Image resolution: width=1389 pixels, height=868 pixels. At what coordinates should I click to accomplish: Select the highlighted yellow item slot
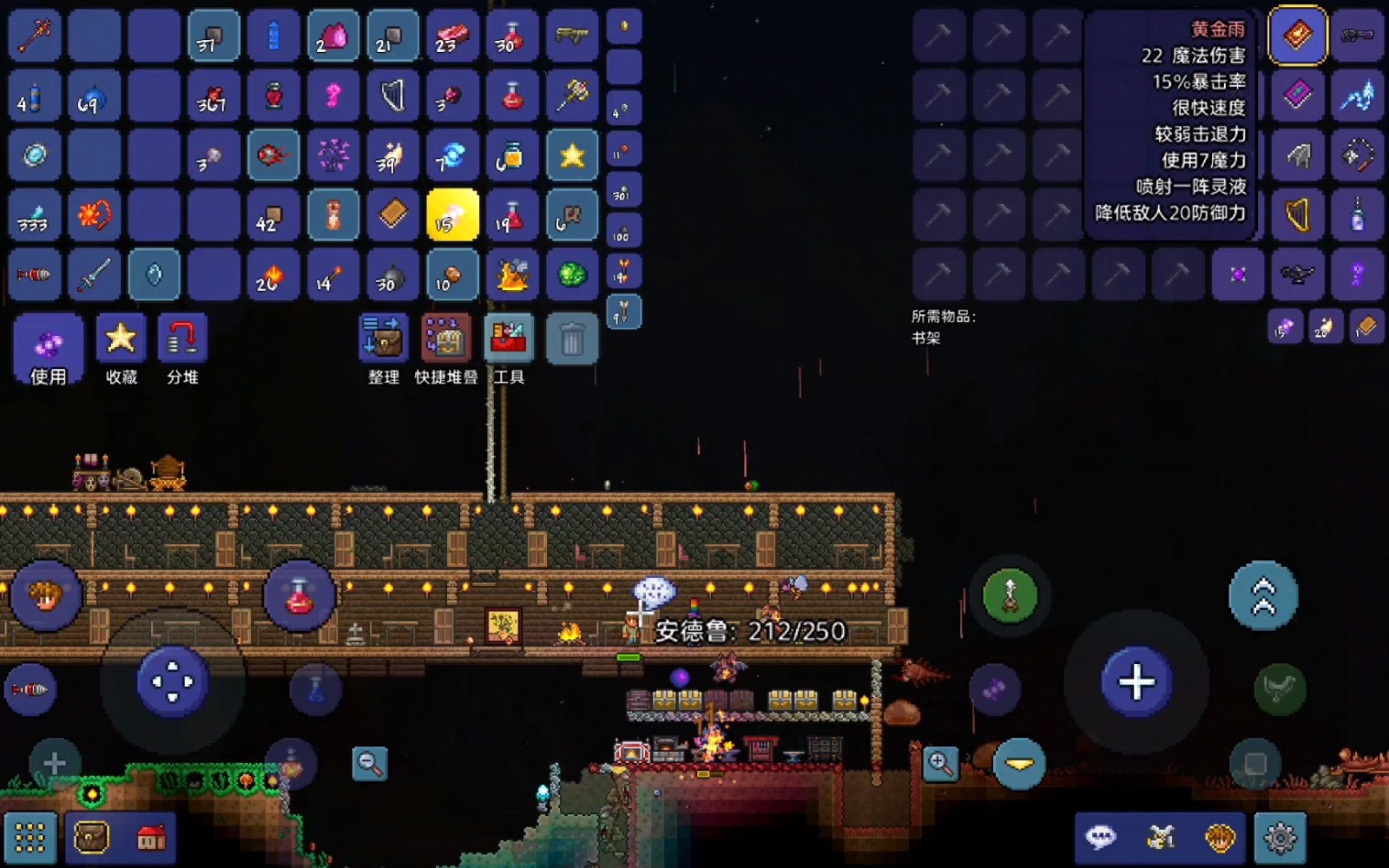(x=452, y=214)
